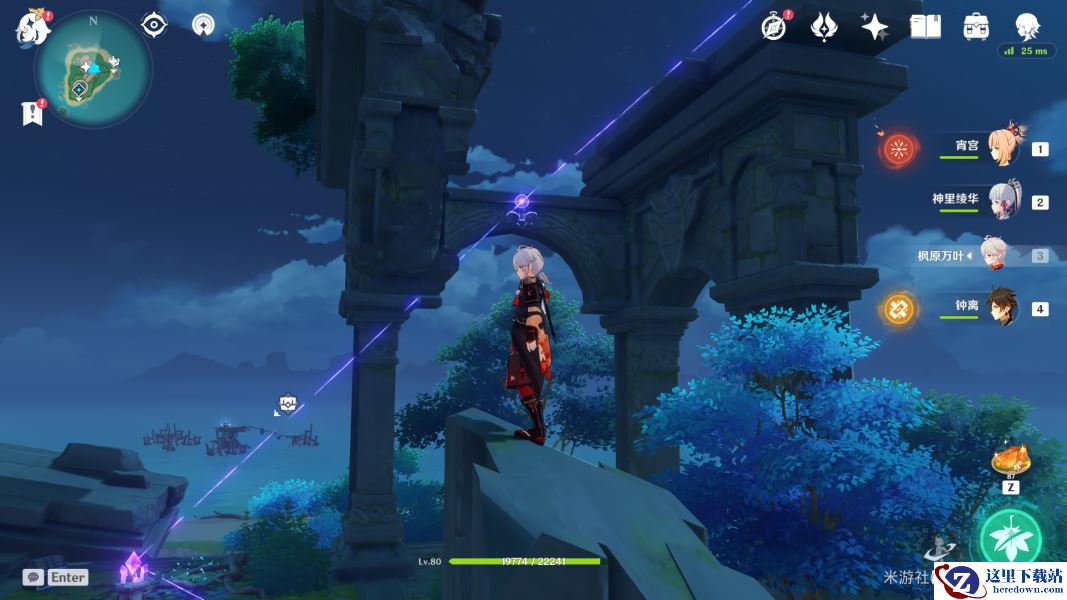Open the quest log banner icon
Image resolution: width=1067 pixels, height=600 pixels.
coord(32,113)
